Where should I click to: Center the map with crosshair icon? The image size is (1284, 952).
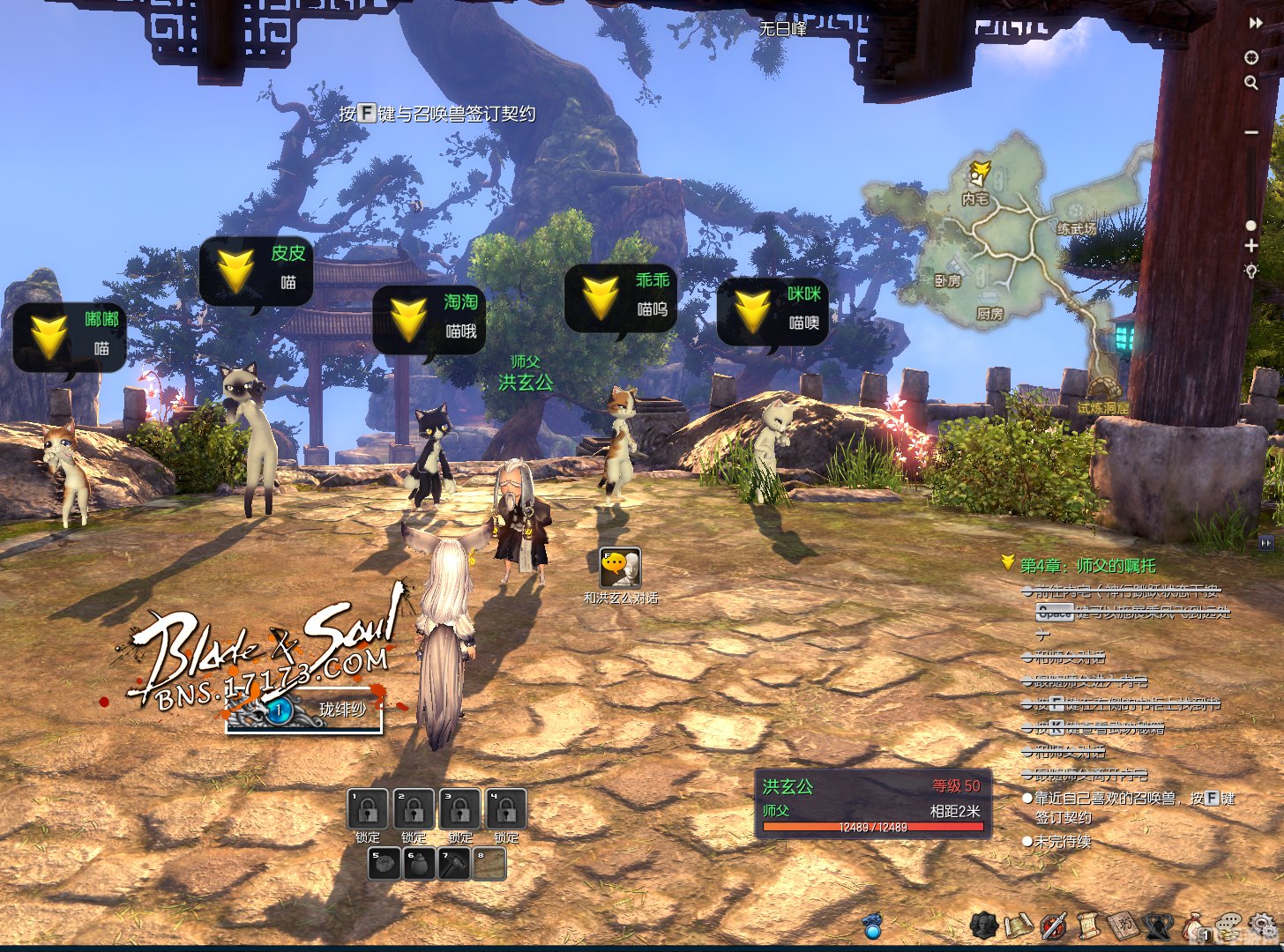click(1250, 57)
